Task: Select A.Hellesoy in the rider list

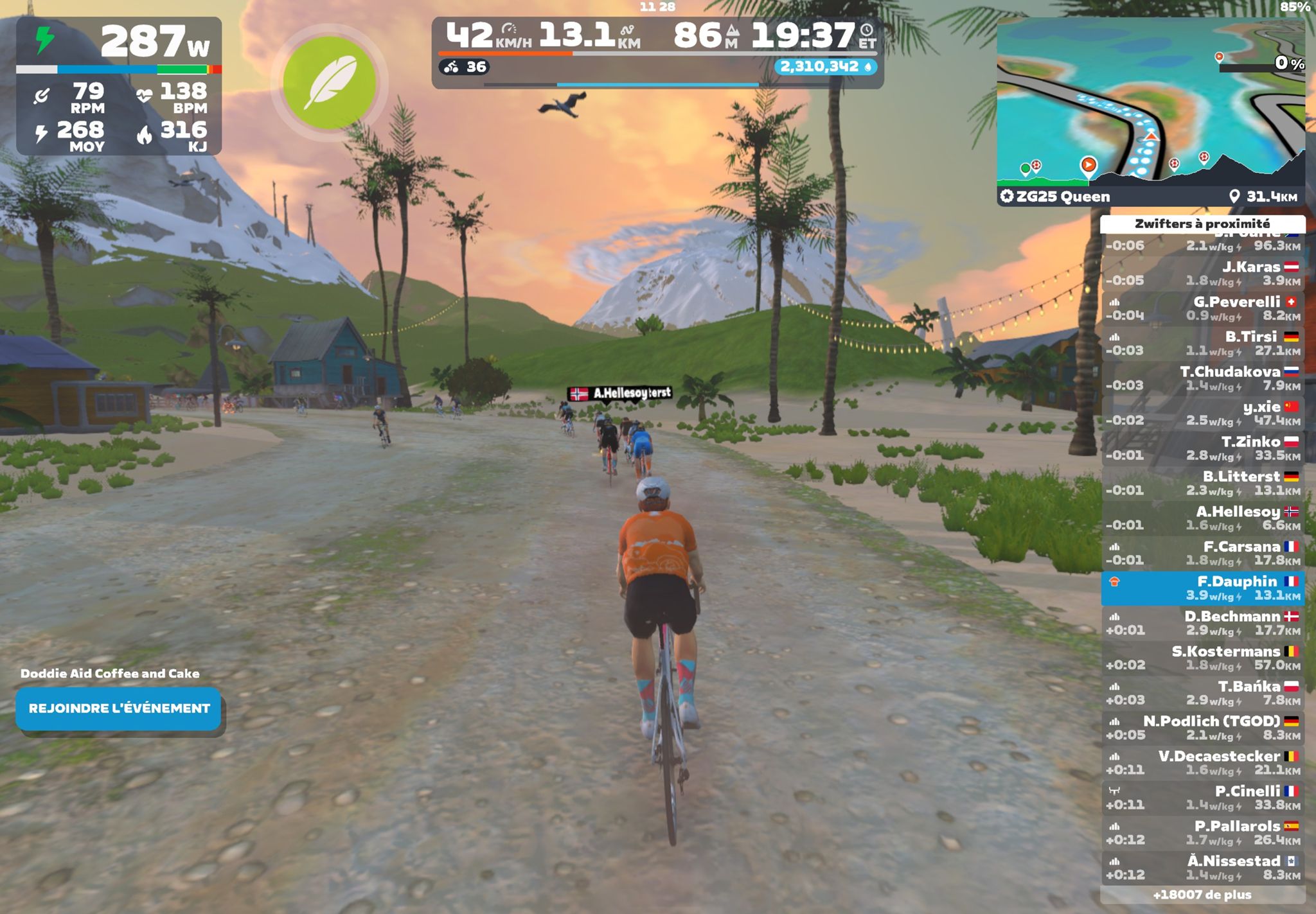Action: (1202, 518)
